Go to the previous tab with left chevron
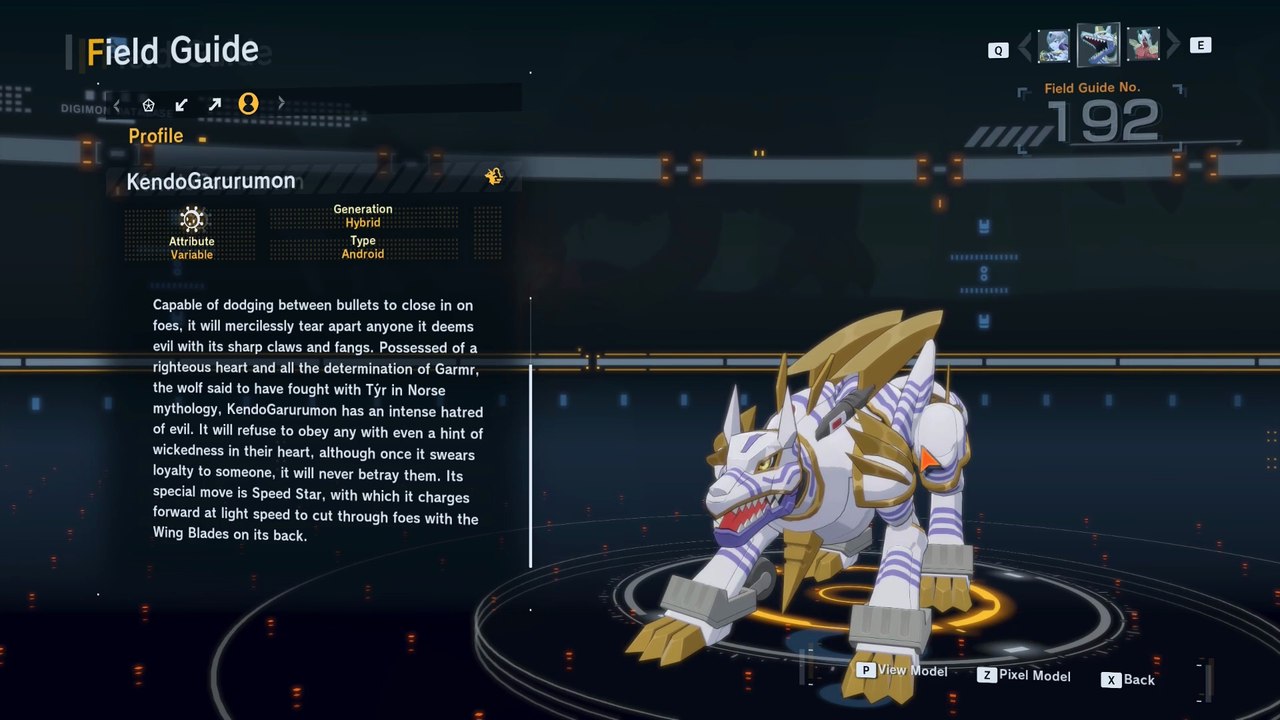1280x720 pixels. pyautogui.click(x=117, y=104)
